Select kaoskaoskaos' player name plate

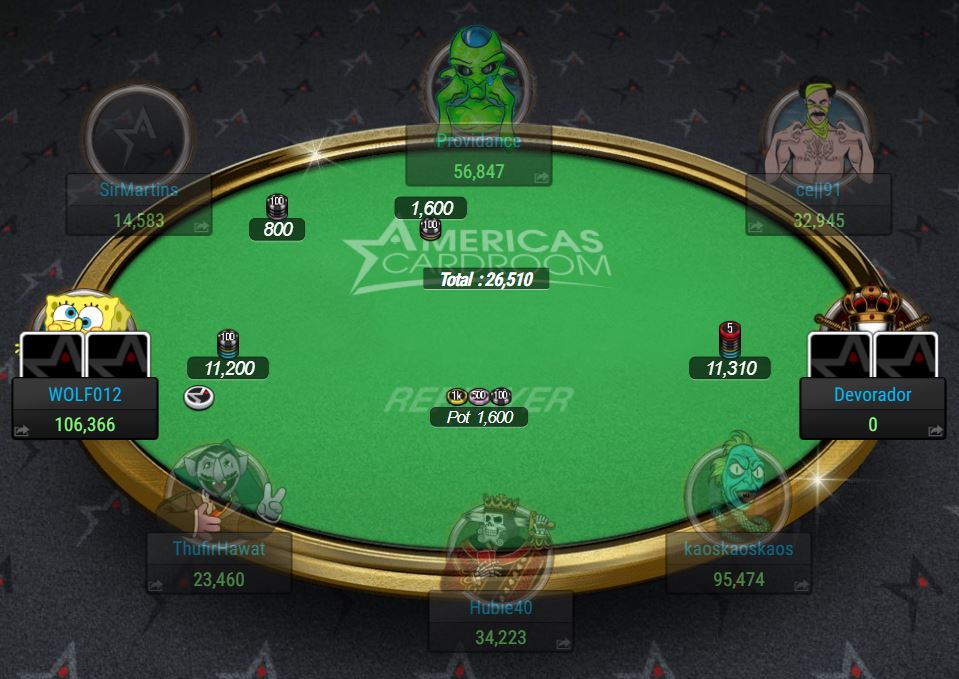coord(738,563)
